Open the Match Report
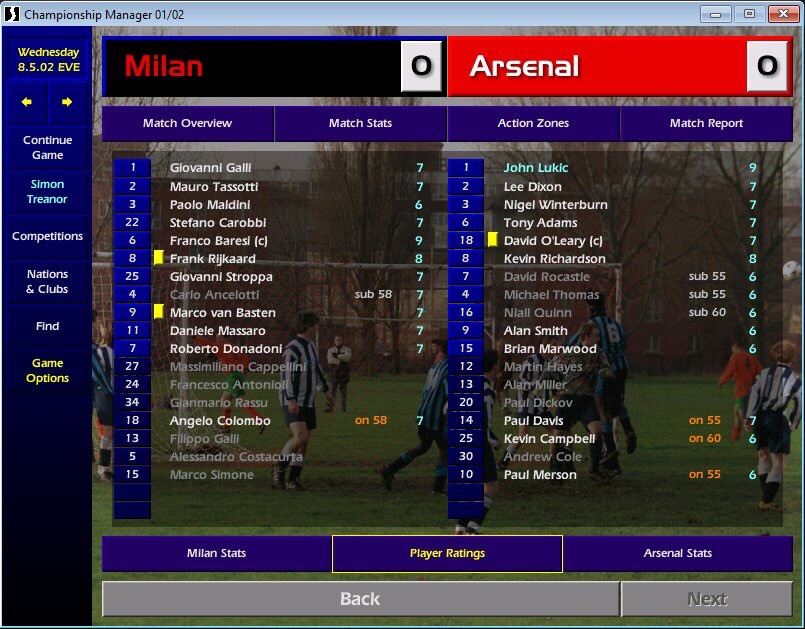Image resolution: width=805 pixels, height=629 pixels. click(x=706, y=123)
